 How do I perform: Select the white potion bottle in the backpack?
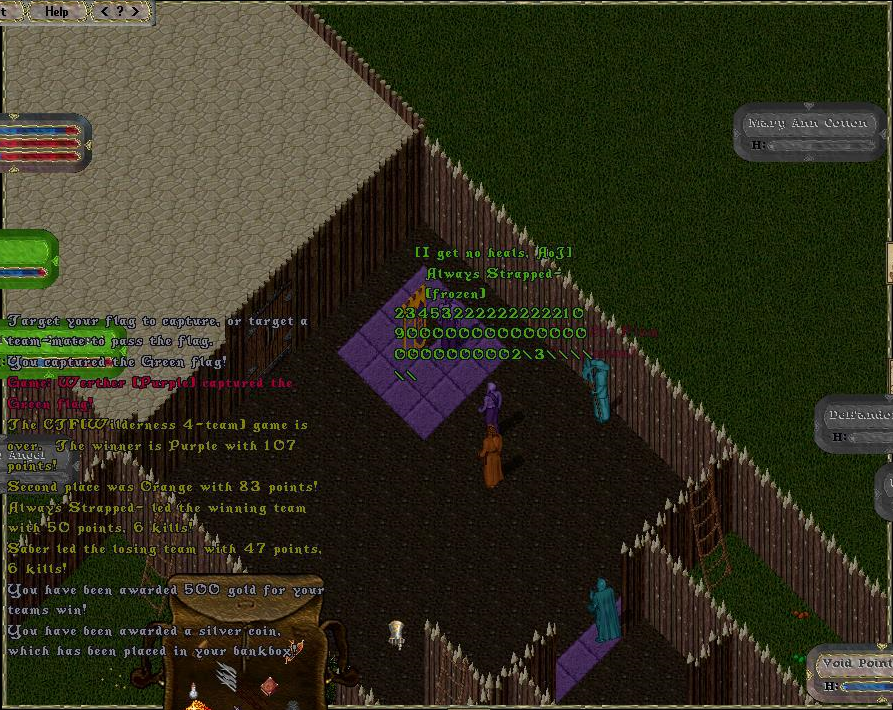pos(193,692)
